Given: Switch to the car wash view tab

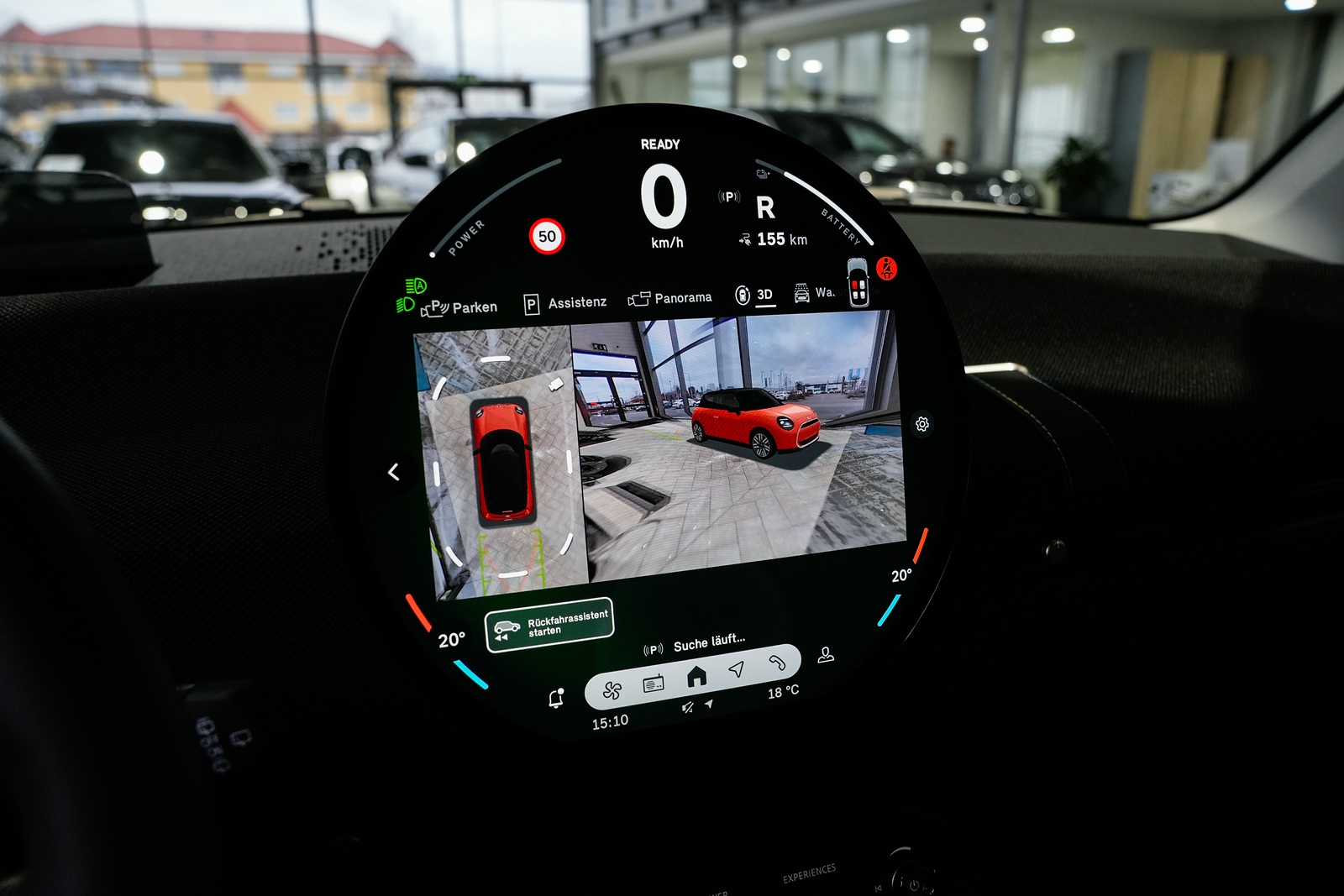Looking at the screenshot, I should pyautogui.click(x=813, y=292).
